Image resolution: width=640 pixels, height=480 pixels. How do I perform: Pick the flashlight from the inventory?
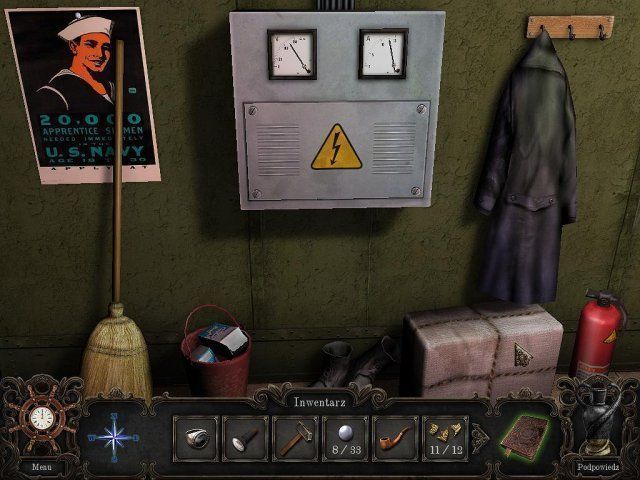click(x=245, y=439)
